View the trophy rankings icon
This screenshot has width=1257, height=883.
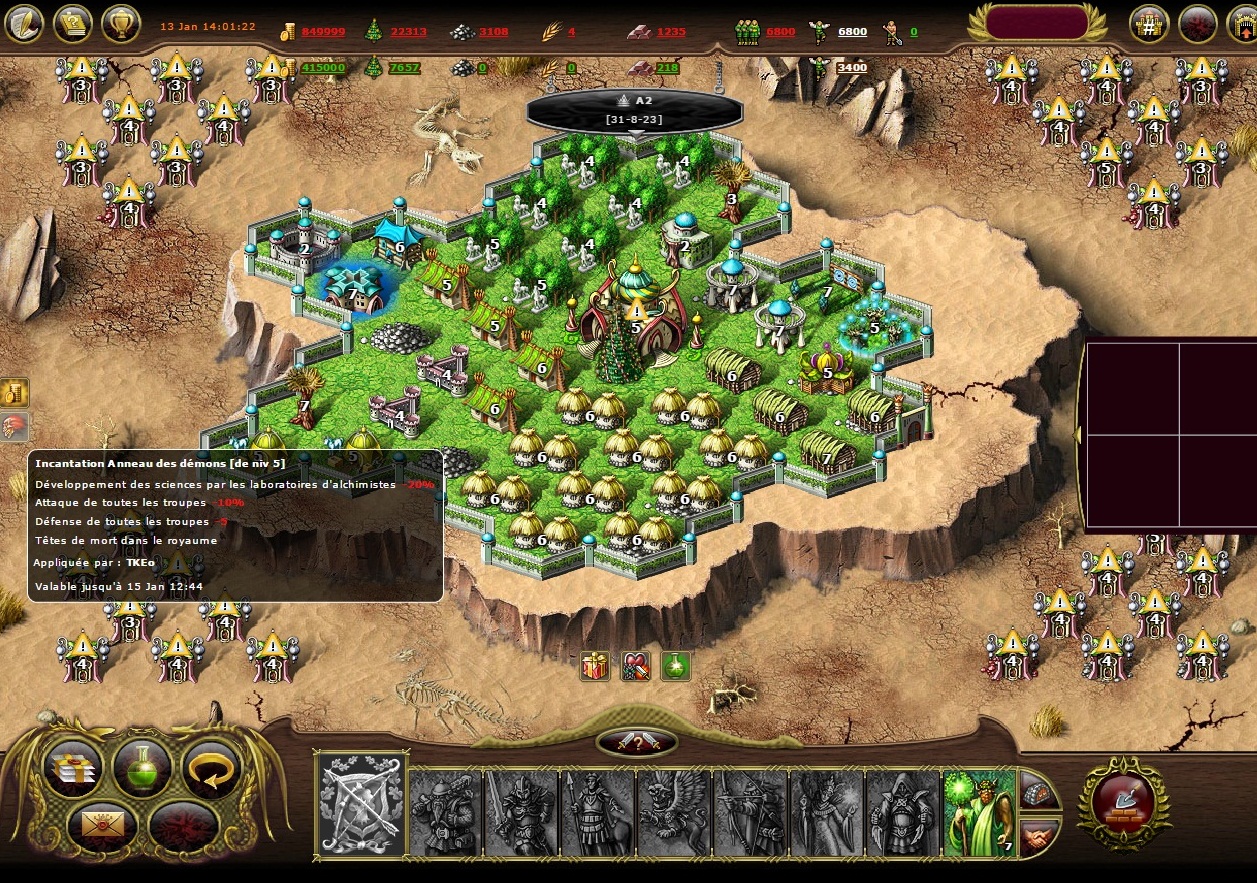point(120,22)
